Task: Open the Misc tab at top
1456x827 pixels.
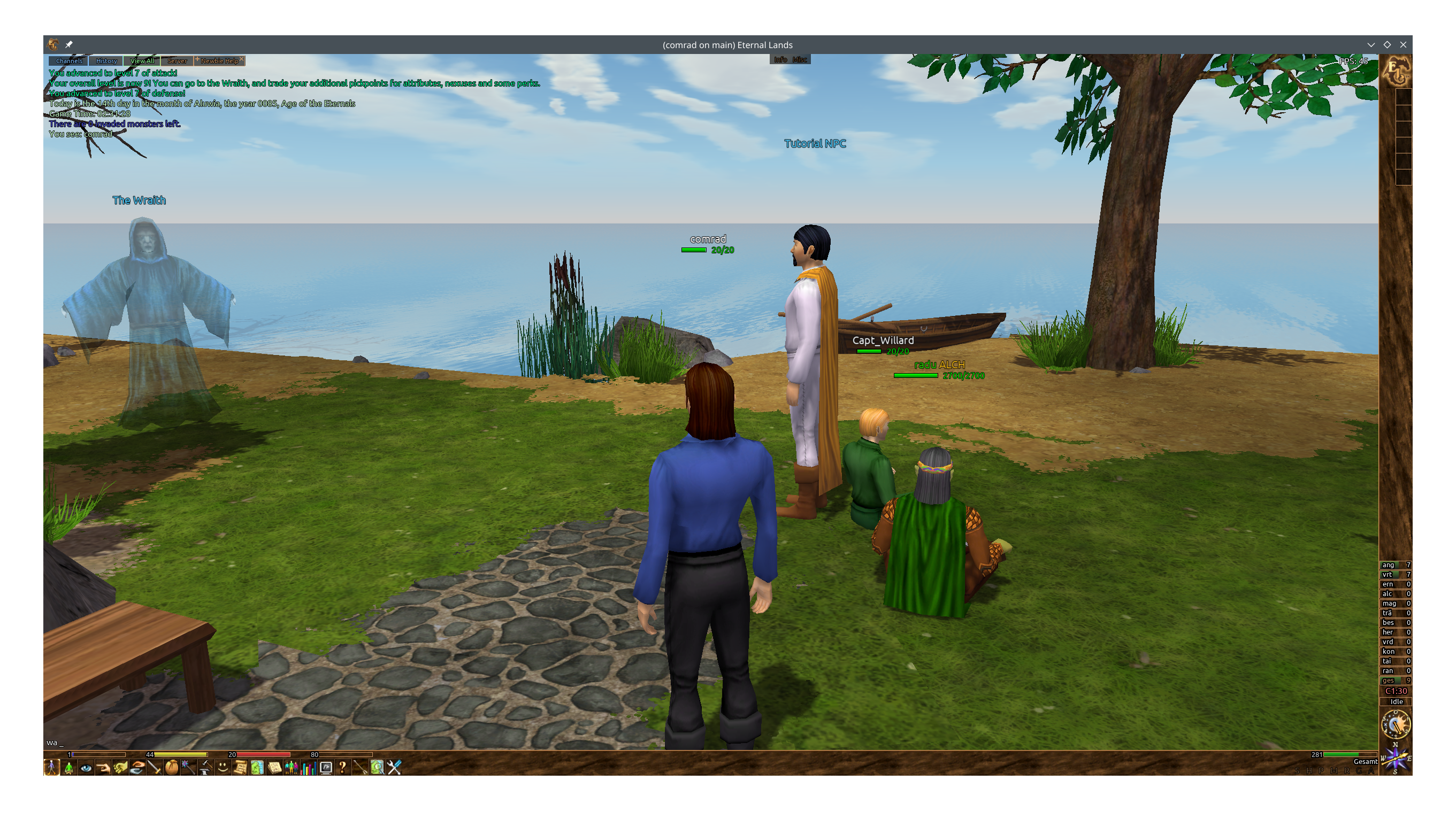Action: pos(800,60)
